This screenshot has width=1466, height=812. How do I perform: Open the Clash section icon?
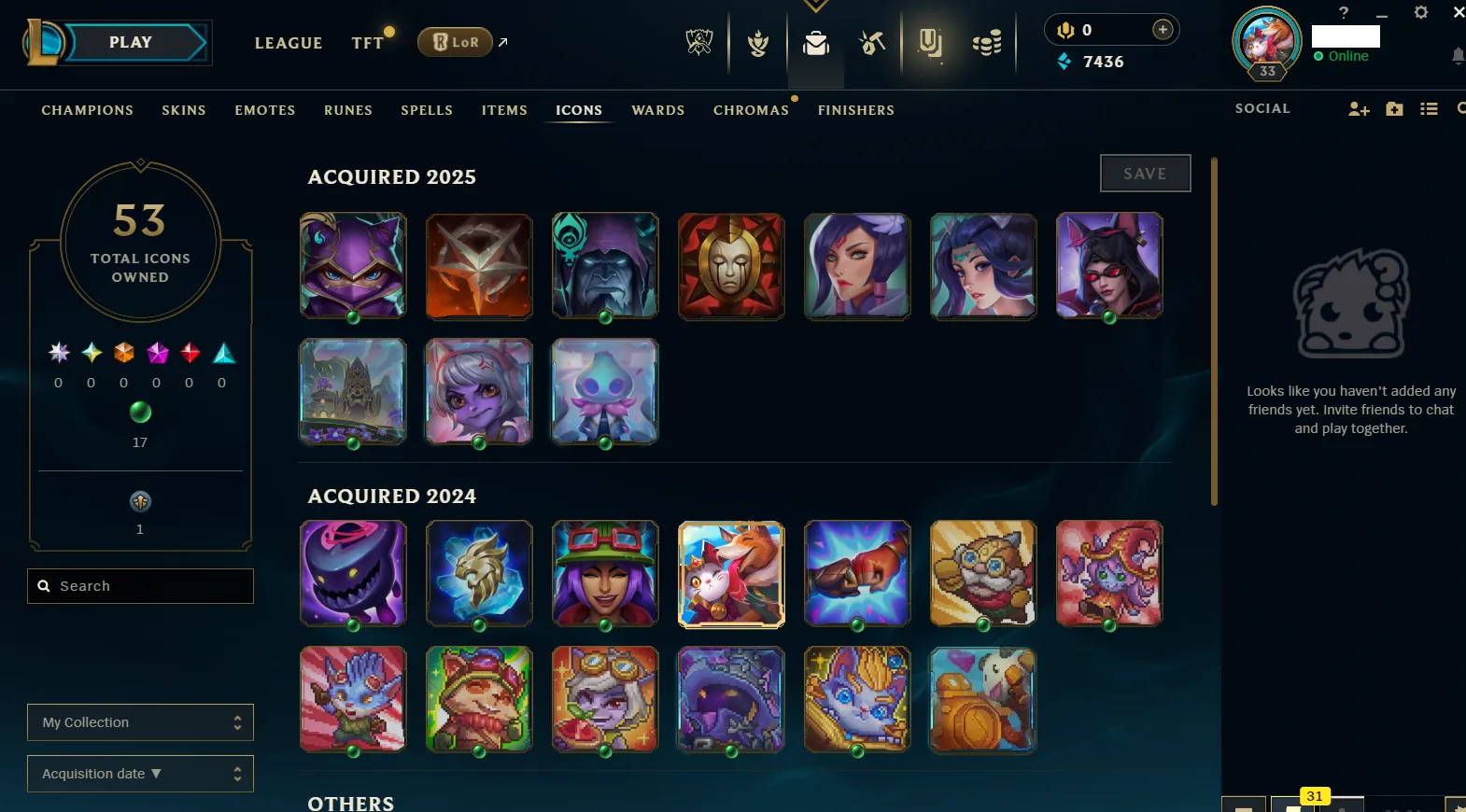(x=756, y=43)
